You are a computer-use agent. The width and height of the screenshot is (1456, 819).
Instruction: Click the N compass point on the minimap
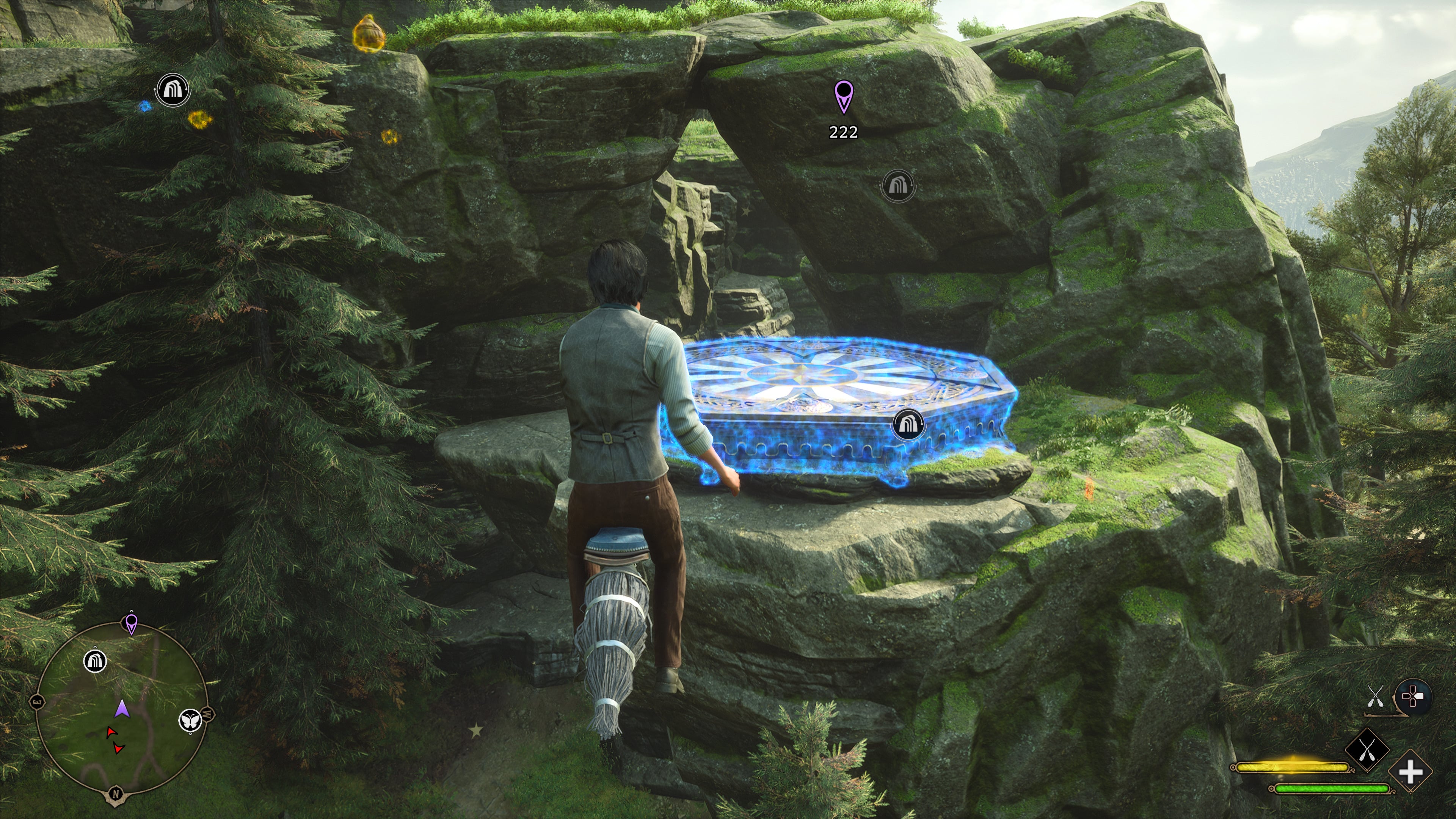coord(116,794)
